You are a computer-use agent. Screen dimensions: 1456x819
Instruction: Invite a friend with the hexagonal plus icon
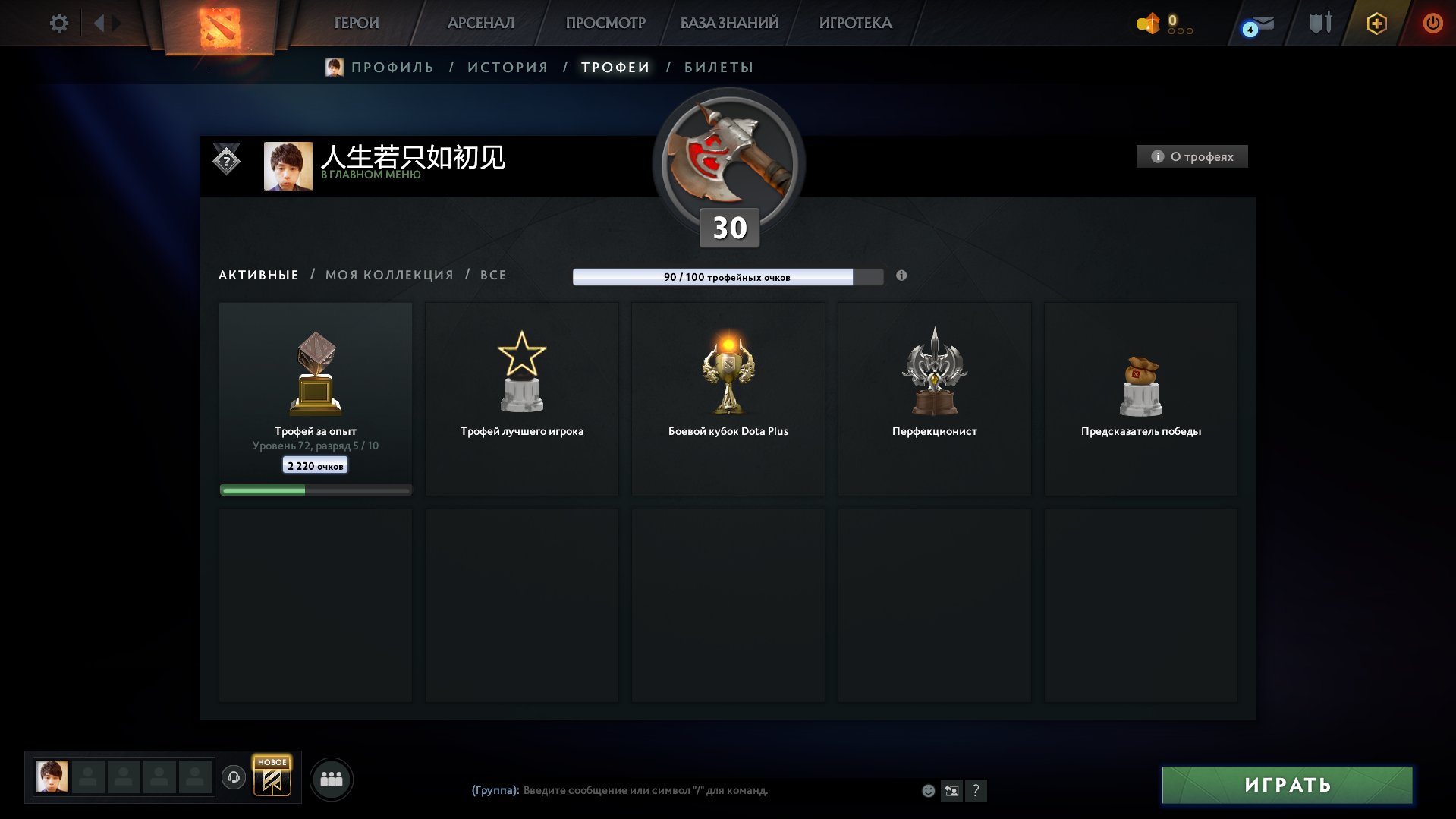pyautogui.click(x=1376, y=23)
